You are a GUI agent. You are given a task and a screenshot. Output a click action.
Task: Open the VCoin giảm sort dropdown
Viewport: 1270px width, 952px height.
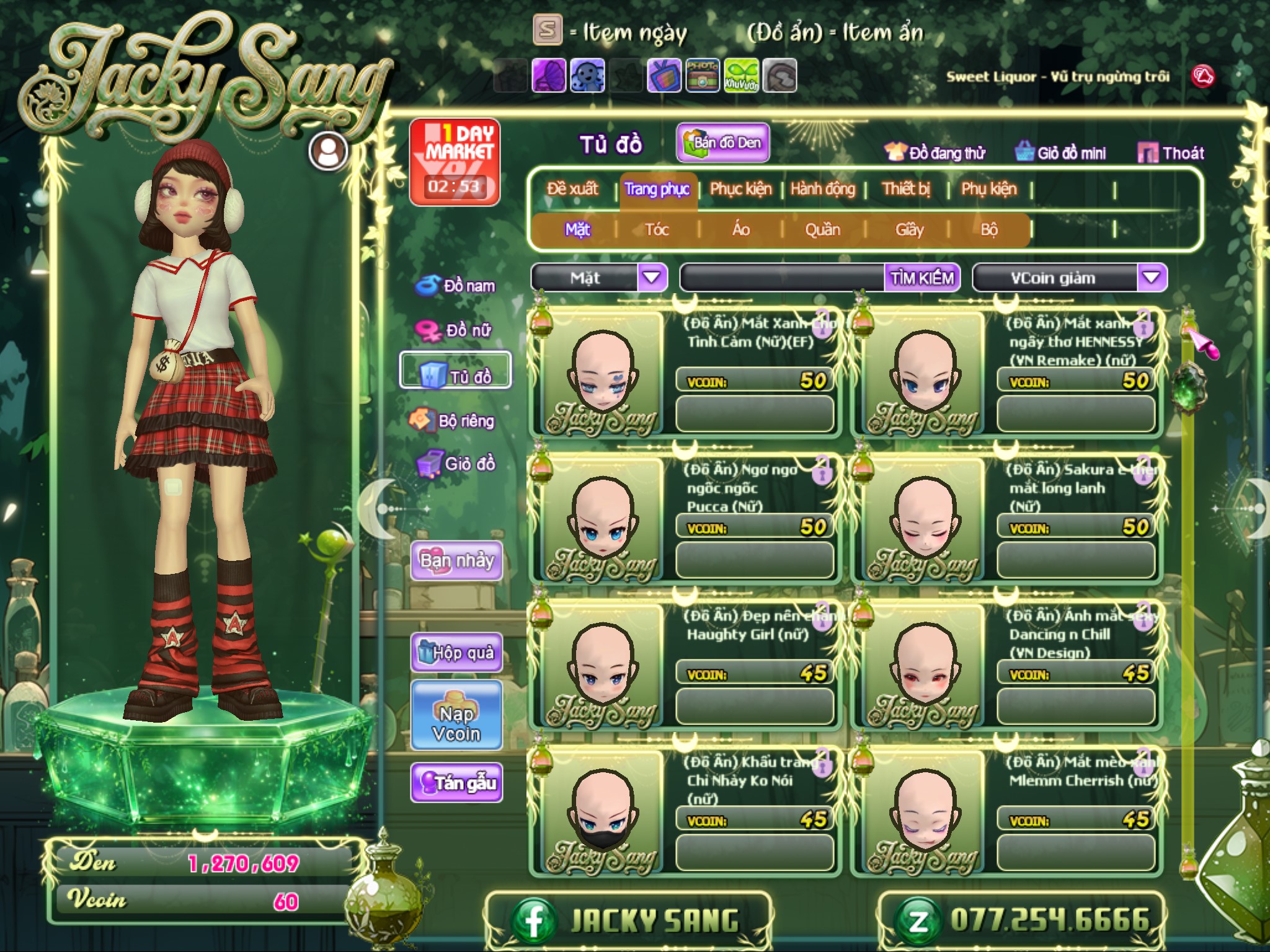[1151, 278]
